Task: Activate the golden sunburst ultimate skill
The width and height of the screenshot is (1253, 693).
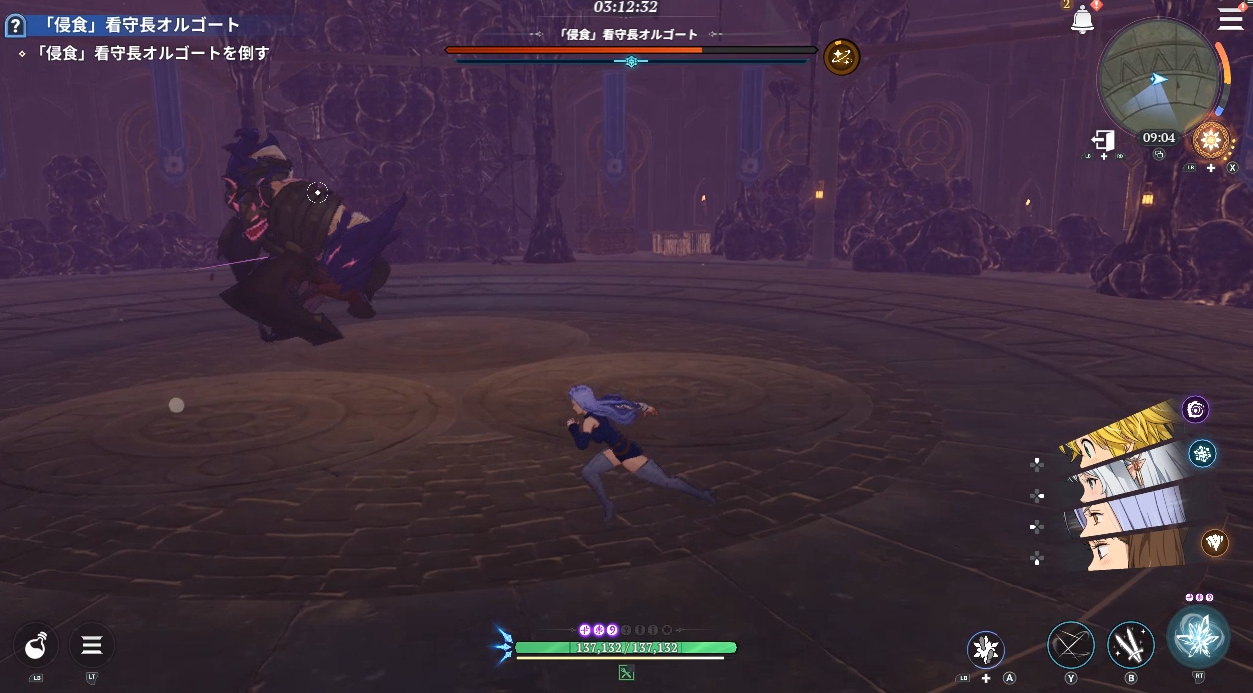Action: click(x=1210, y=139)
